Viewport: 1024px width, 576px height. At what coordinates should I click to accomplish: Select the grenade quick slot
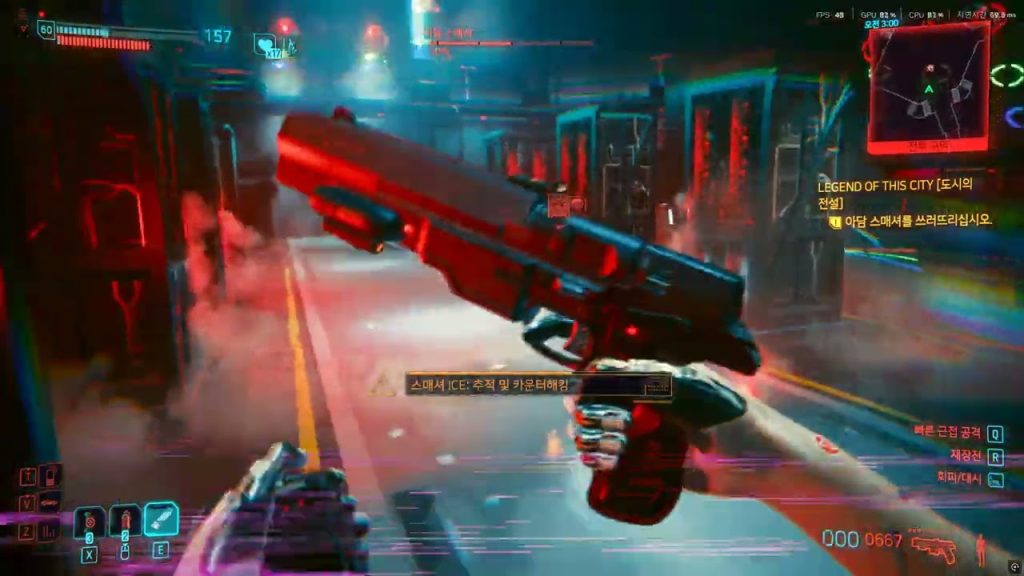tap(90, 521)
